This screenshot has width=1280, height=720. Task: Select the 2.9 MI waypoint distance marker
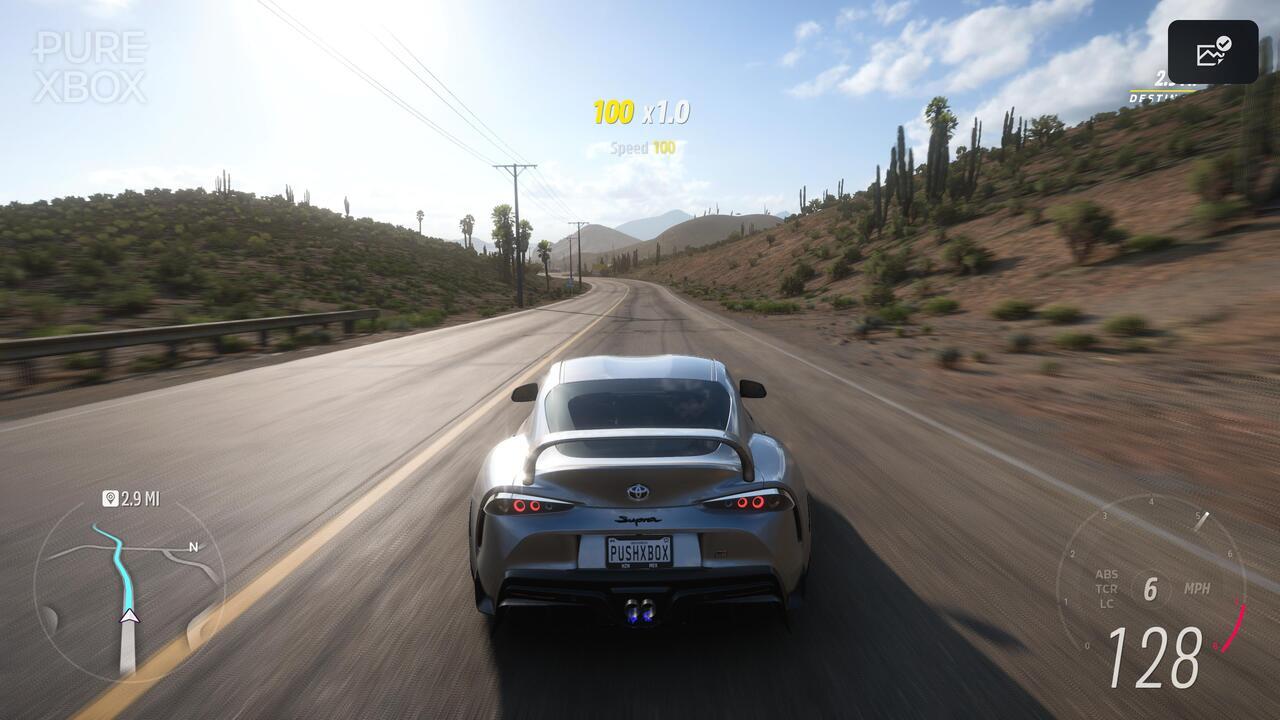point(131,498)
